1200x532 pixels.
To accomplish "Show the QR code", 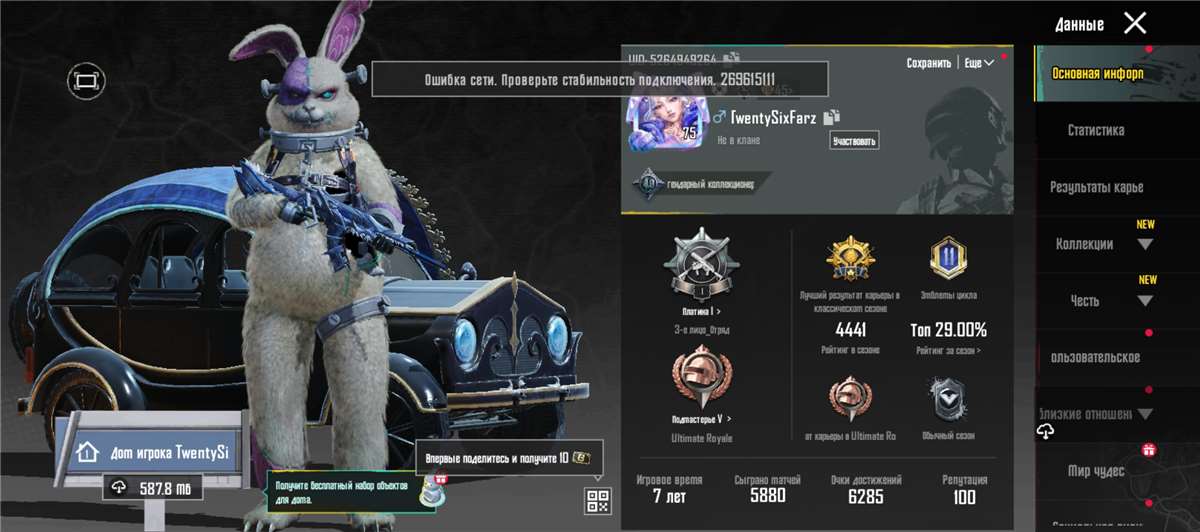I will [x=597, y=501].
